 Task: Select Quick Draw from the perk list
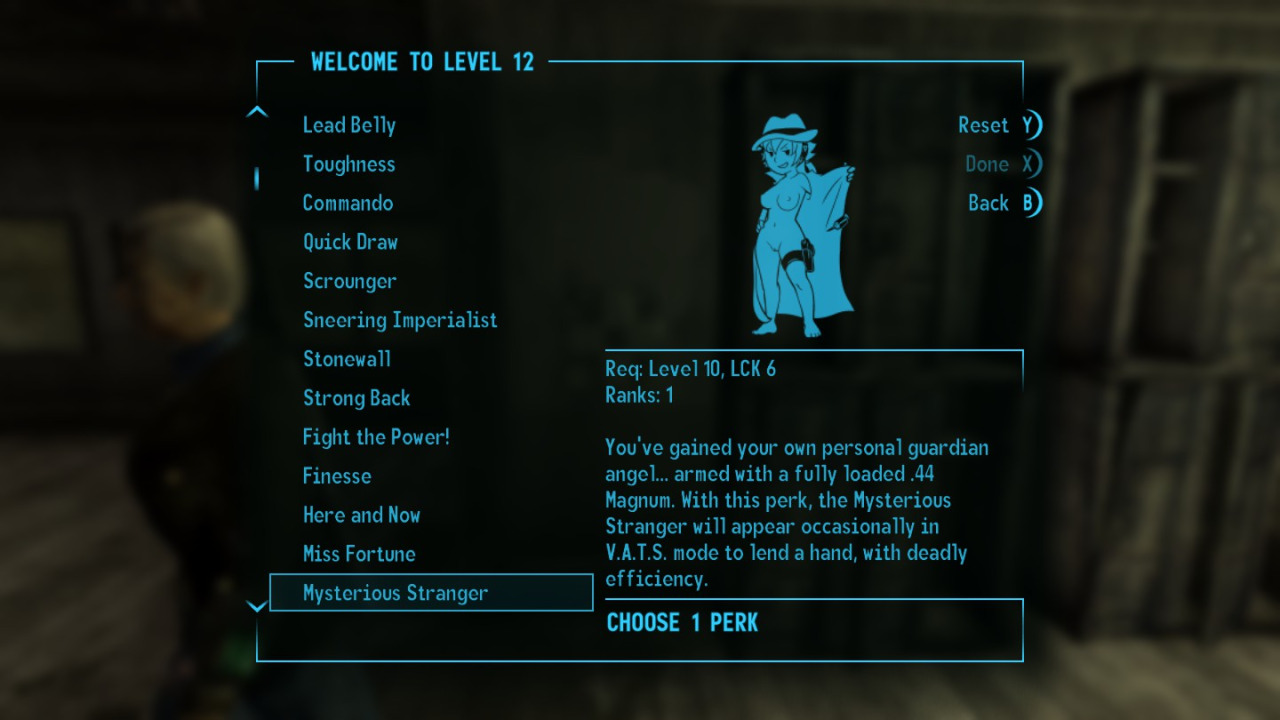(350, 242)
